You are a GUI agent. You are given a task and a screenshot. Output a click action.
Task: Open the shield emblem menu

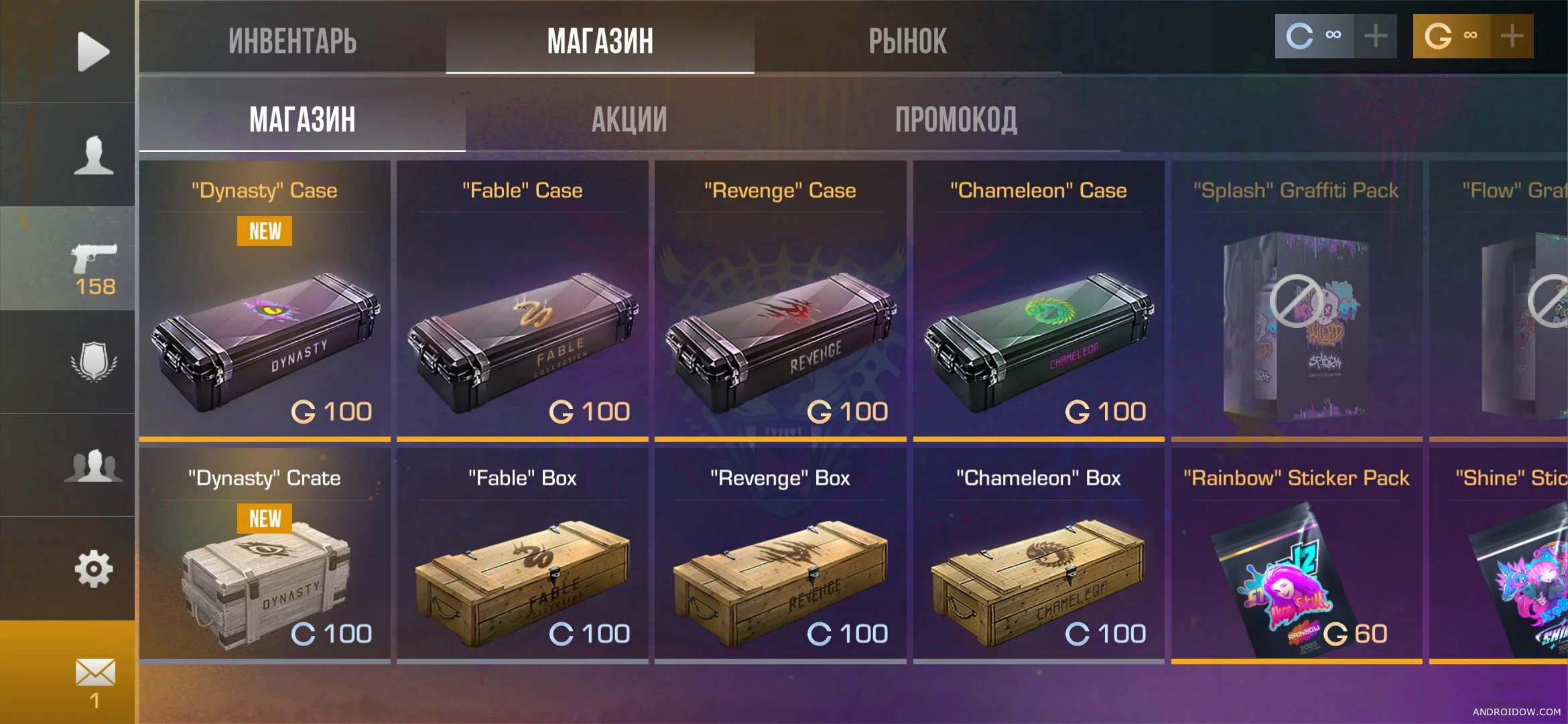pyautogui.click(x=94, y=363)
